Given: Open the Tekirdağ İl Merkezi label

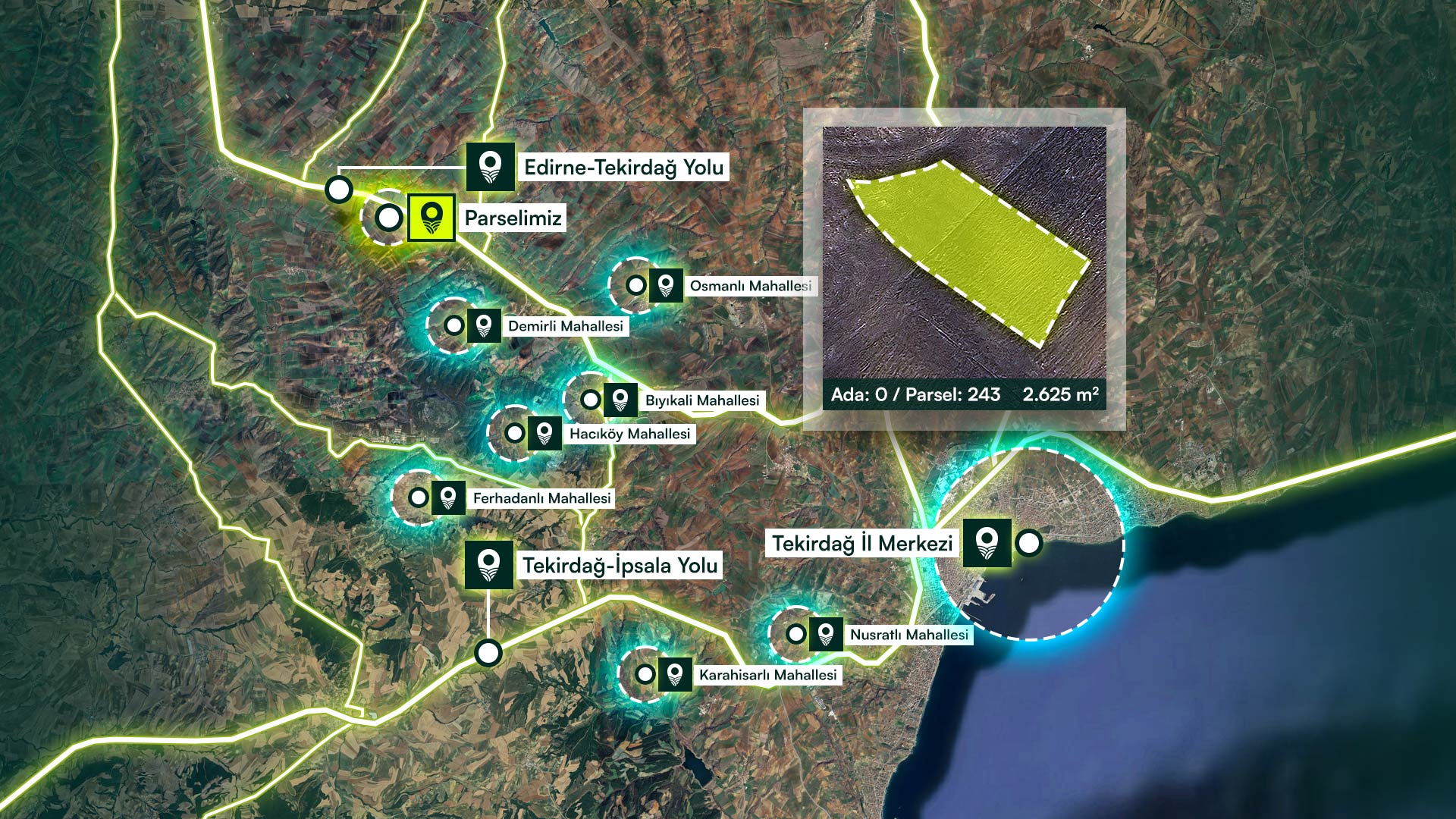Looking at the screenshot, I should (862, 544).
